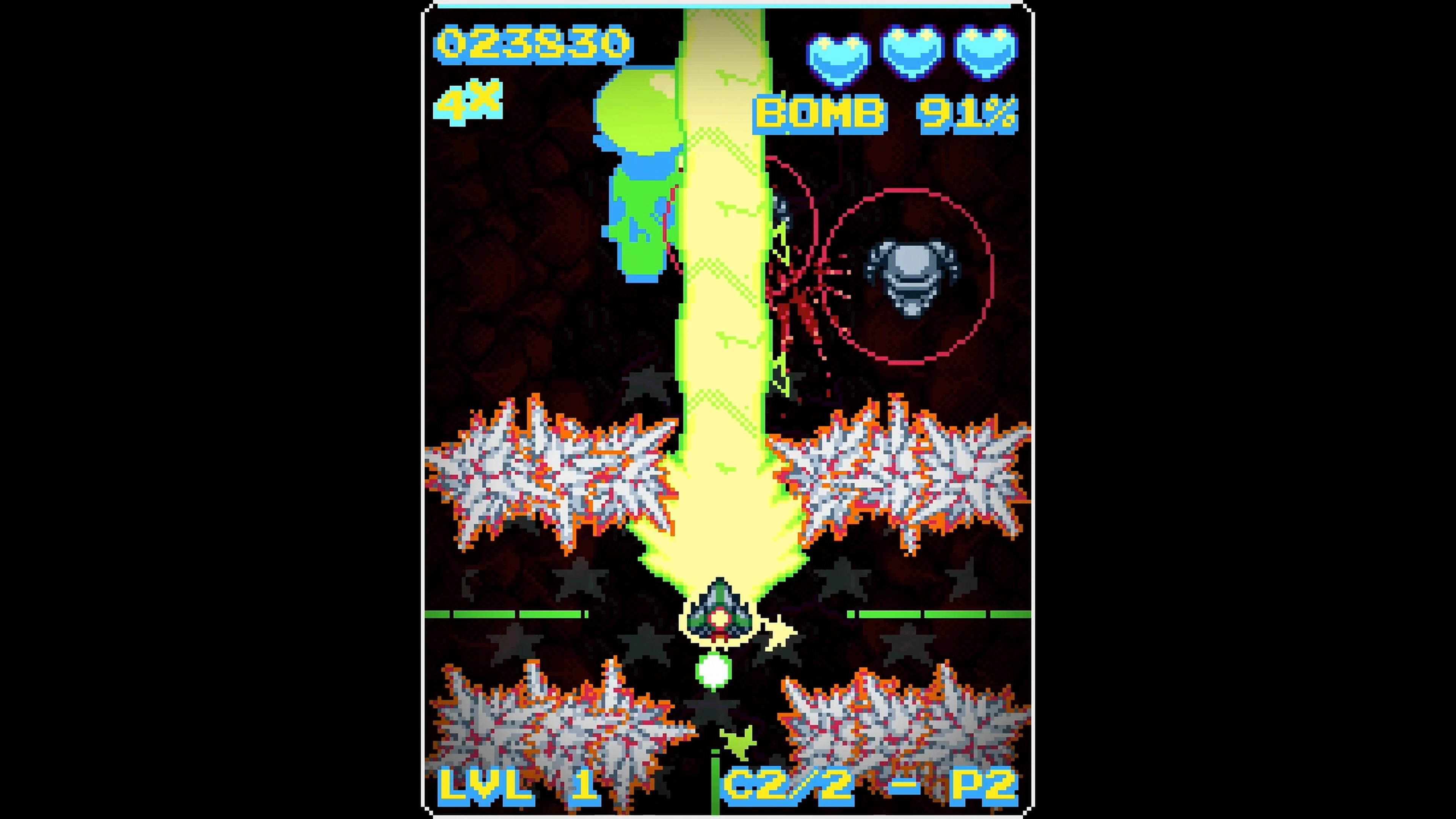Click the green slime enemy at top
1456x819 pixels.
(x=639, y=141)
